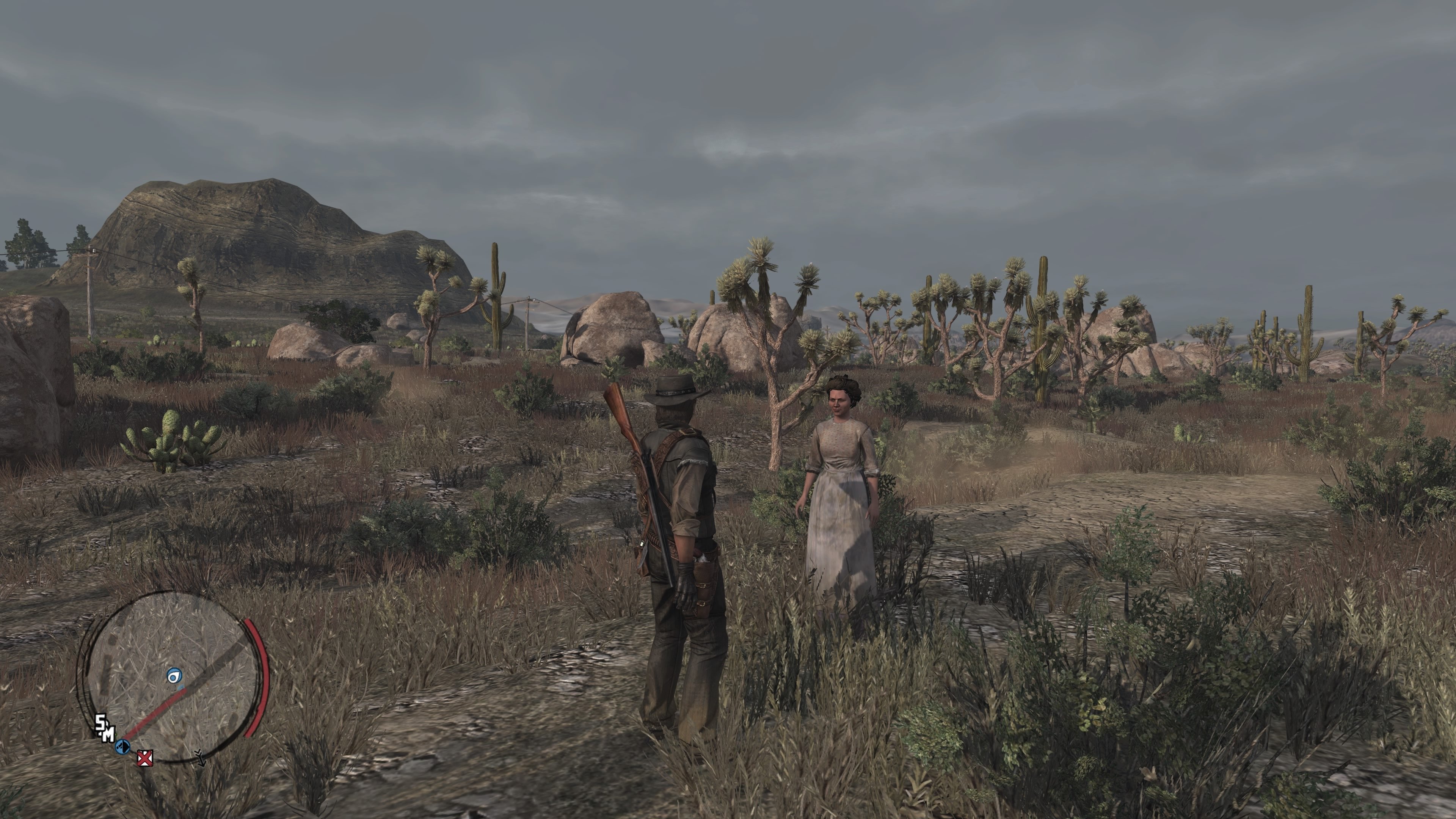Click the blue player arrow at the minimap bottom
Viewport: 1456px width, 819px height.
pyautogui.click(x=122, y=748)
